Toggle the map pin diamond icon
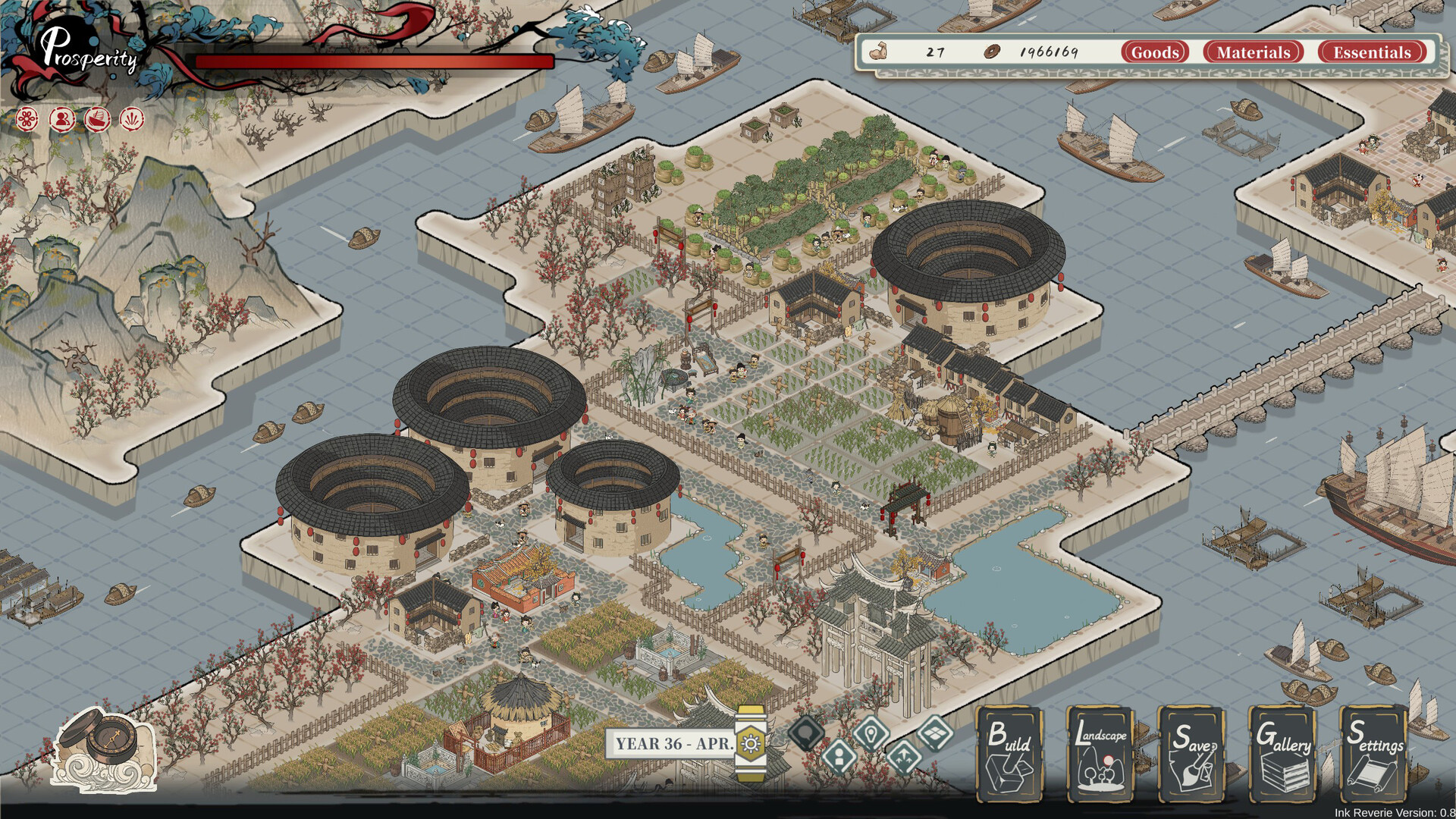The image size is (1456, 819). coord(871,733)
